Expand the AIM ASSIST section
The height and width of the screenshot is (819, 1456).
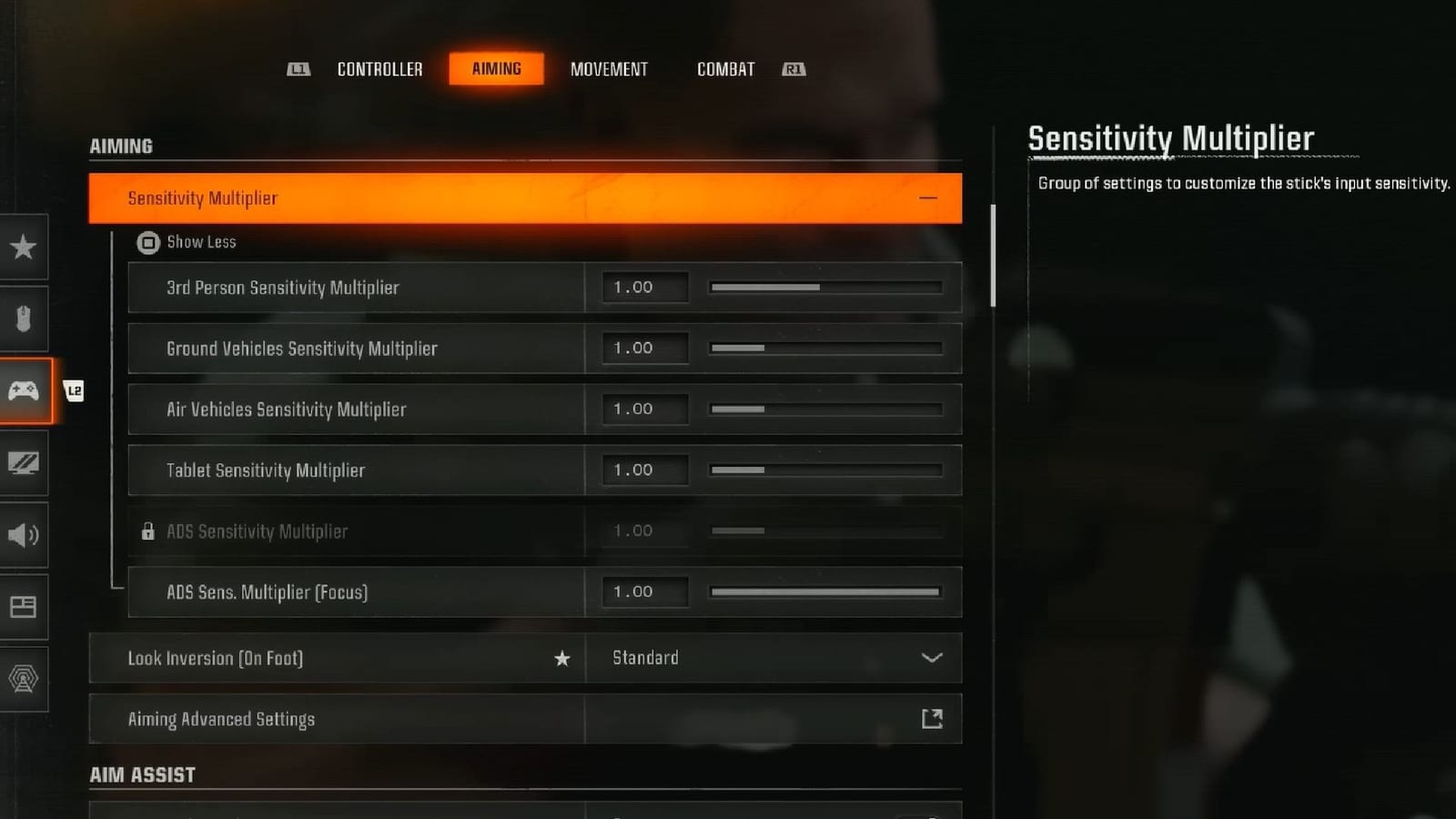point(142,774)
